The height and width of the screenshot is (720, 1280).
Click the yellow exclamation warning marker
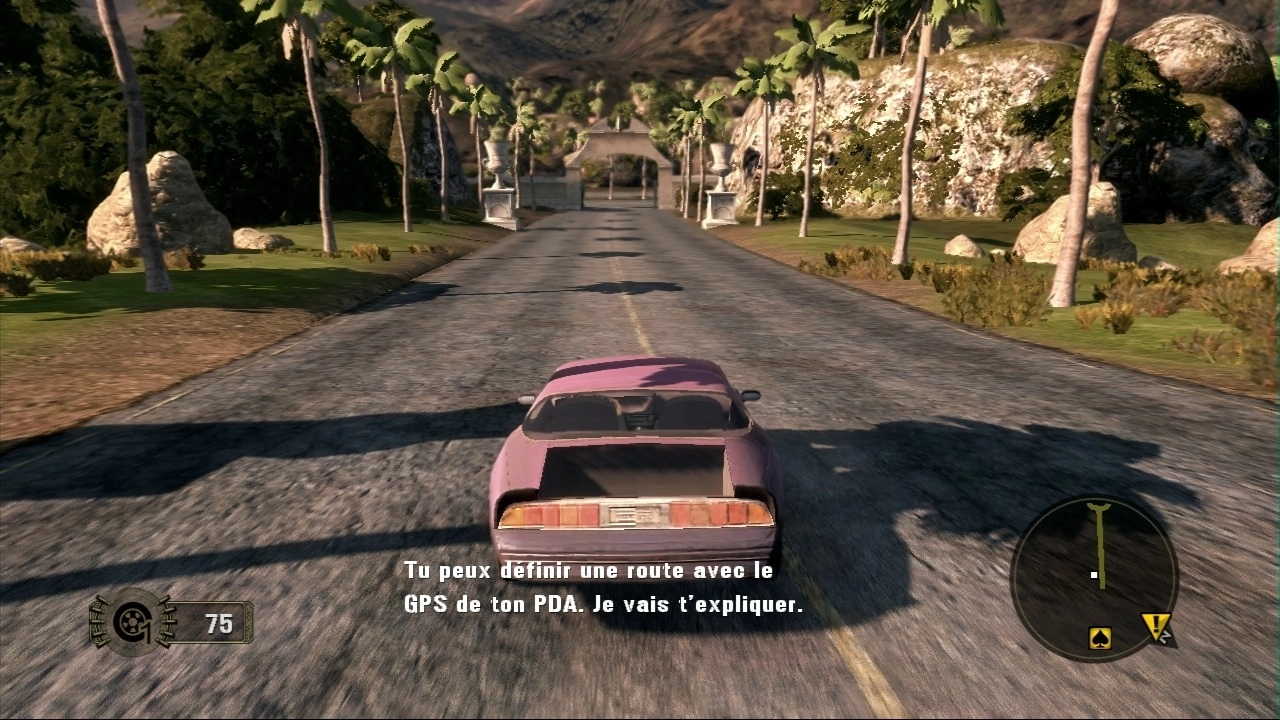point(1156,628)
